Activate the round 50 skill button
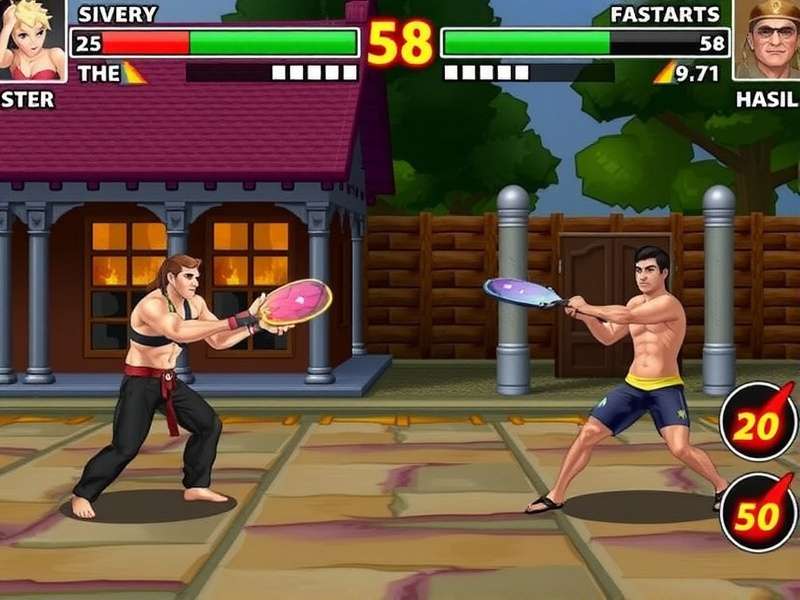 click(x=759, y=512)
